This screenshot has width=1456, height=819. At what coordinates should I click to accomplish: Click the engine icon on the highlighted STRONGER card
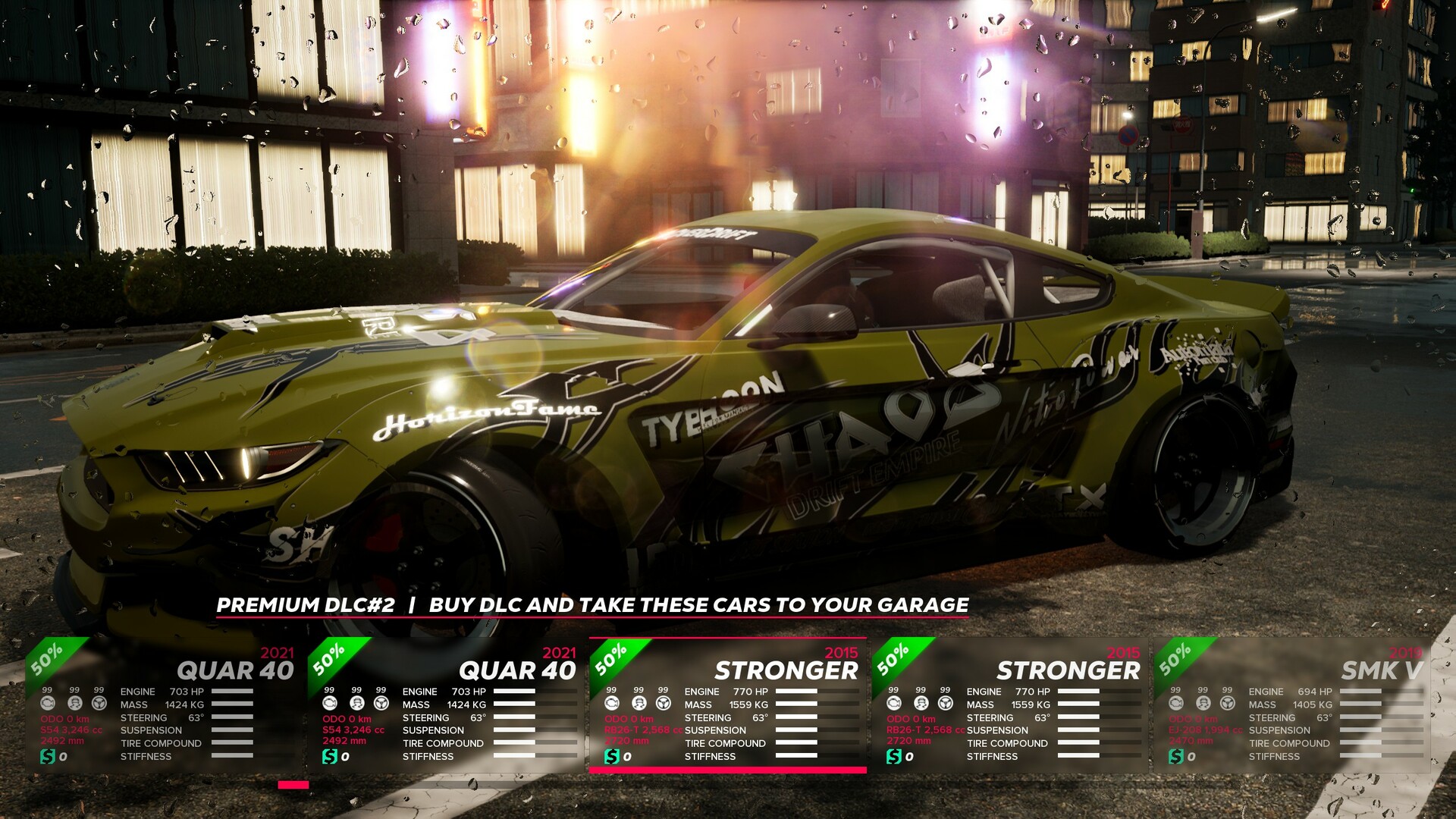pyautogui.click(x=613, y=704)
